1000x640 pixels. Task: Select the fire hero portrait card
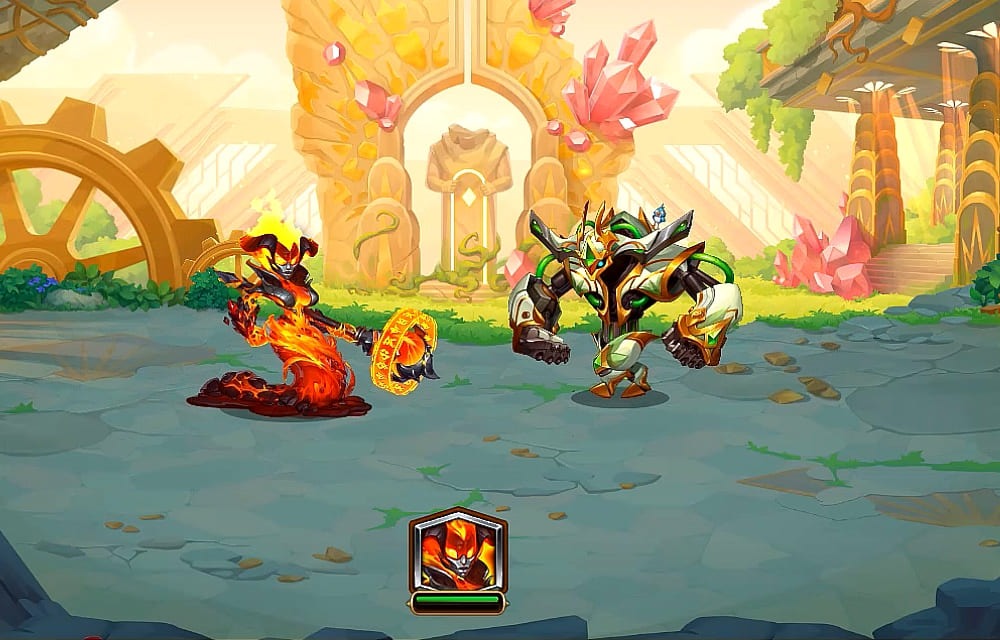click(x=457, y=552)
